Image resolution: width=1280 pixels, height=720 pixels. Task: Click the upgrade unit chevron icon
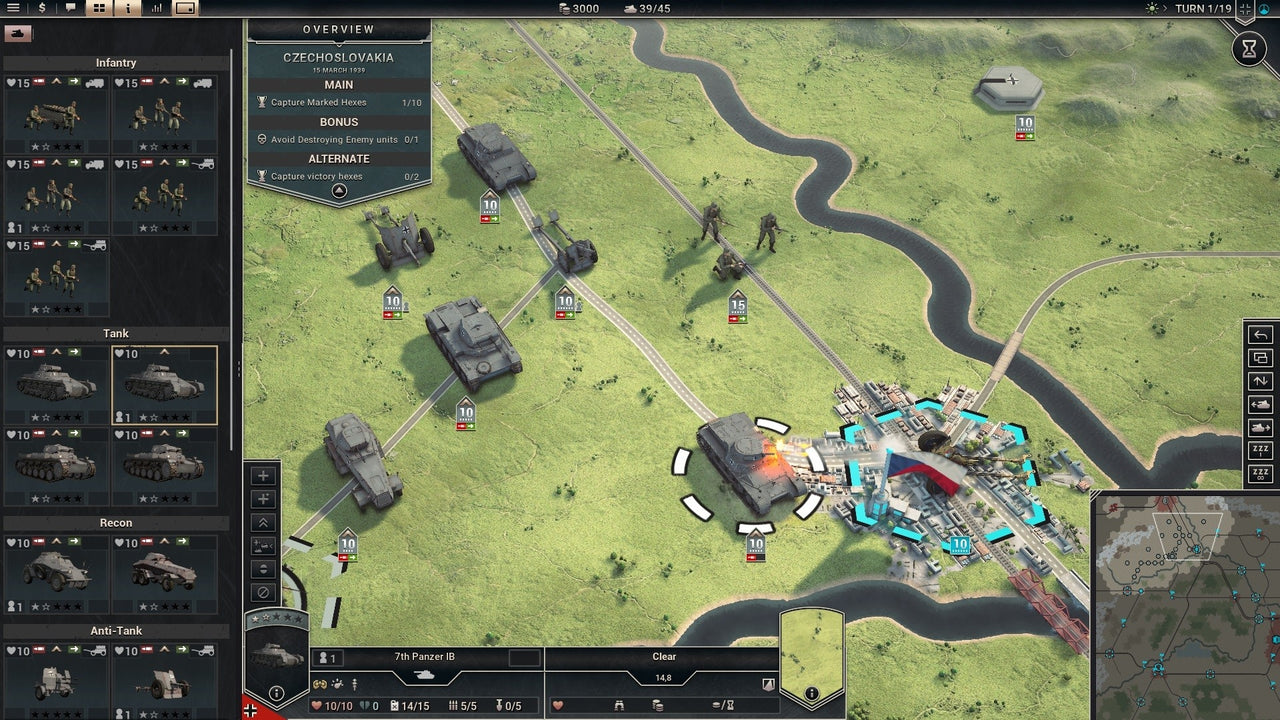coord(263,521)
